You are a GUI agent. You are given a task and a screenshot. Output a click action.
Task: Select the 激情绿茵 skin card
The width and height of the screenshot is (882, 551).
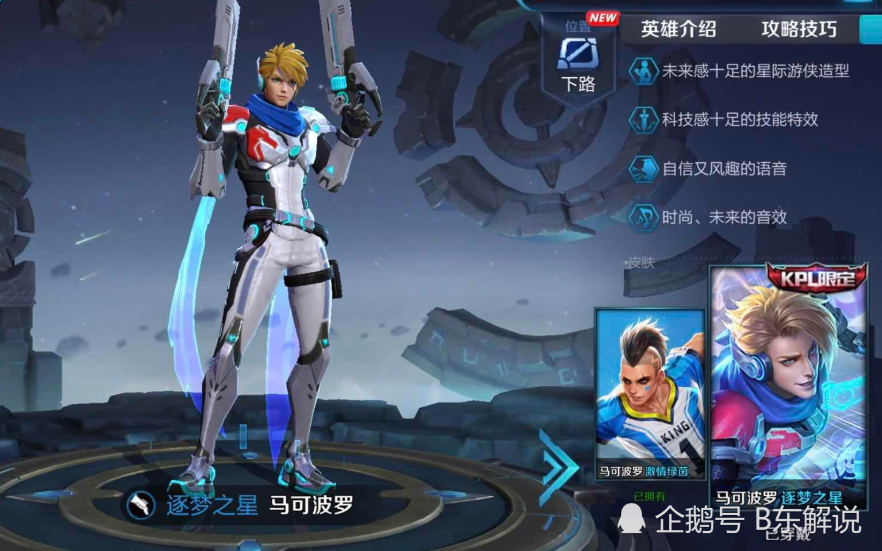[x=649, y=393]
